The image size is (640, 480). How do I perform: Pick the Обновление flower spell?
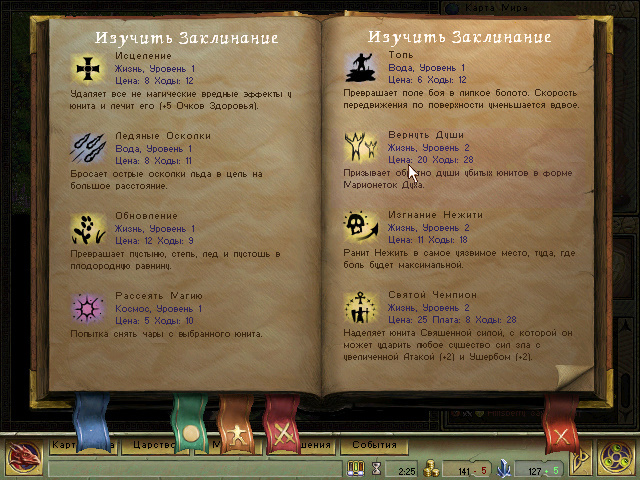(x=89, y=228)
